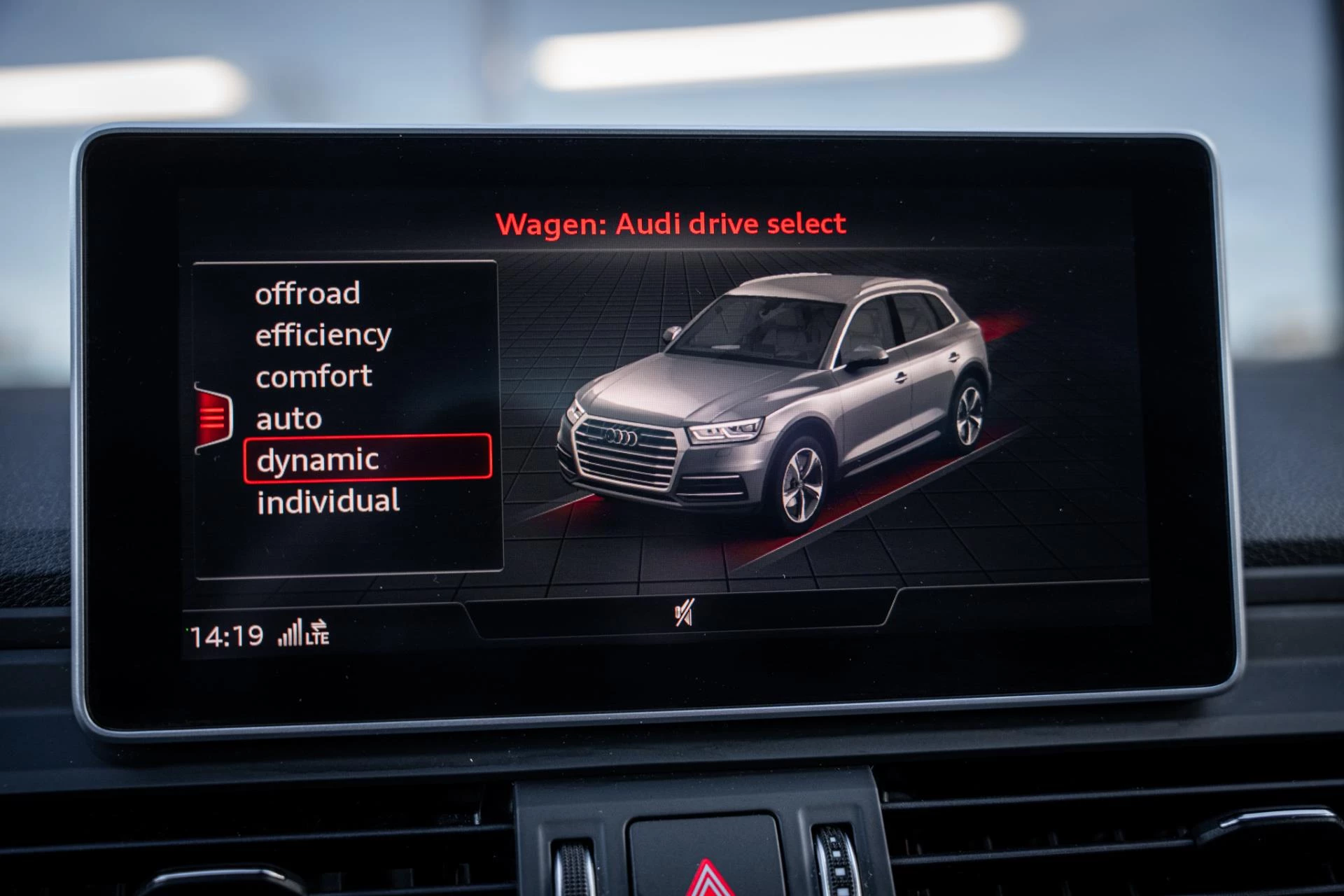Activate the "offroad" drive mode
This screenshot has height=896, width=1344.
click(x=308, y=295)
